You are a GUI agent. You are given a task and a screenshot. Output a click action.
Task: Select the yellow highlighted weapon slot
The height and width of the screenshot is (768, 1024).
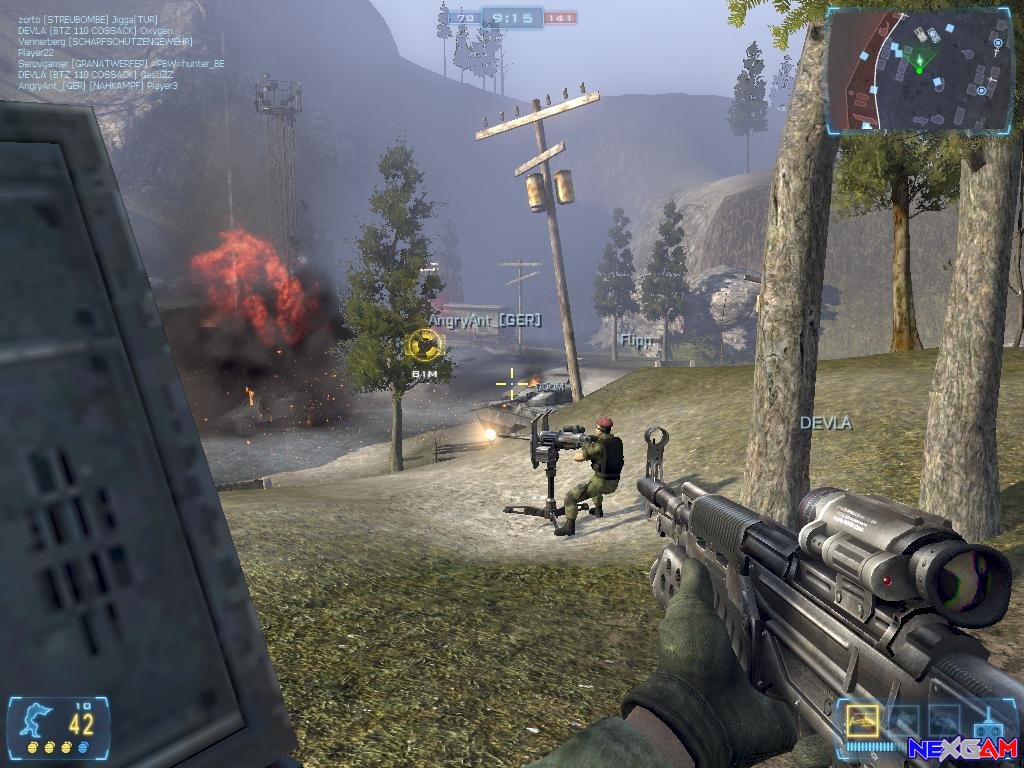pos(862,720)
